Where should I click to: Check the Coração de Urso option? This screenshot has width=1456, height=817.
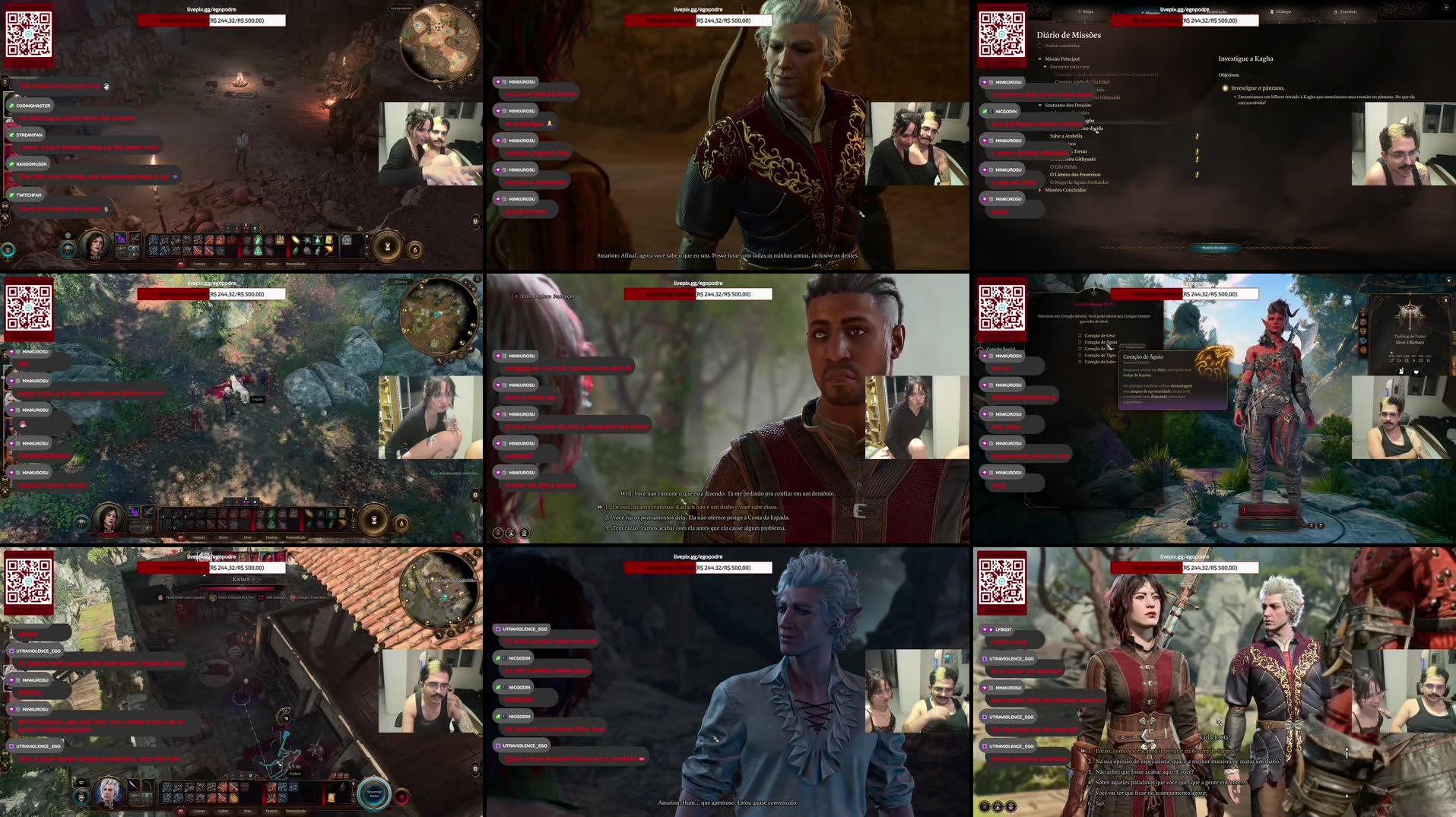1080,336
